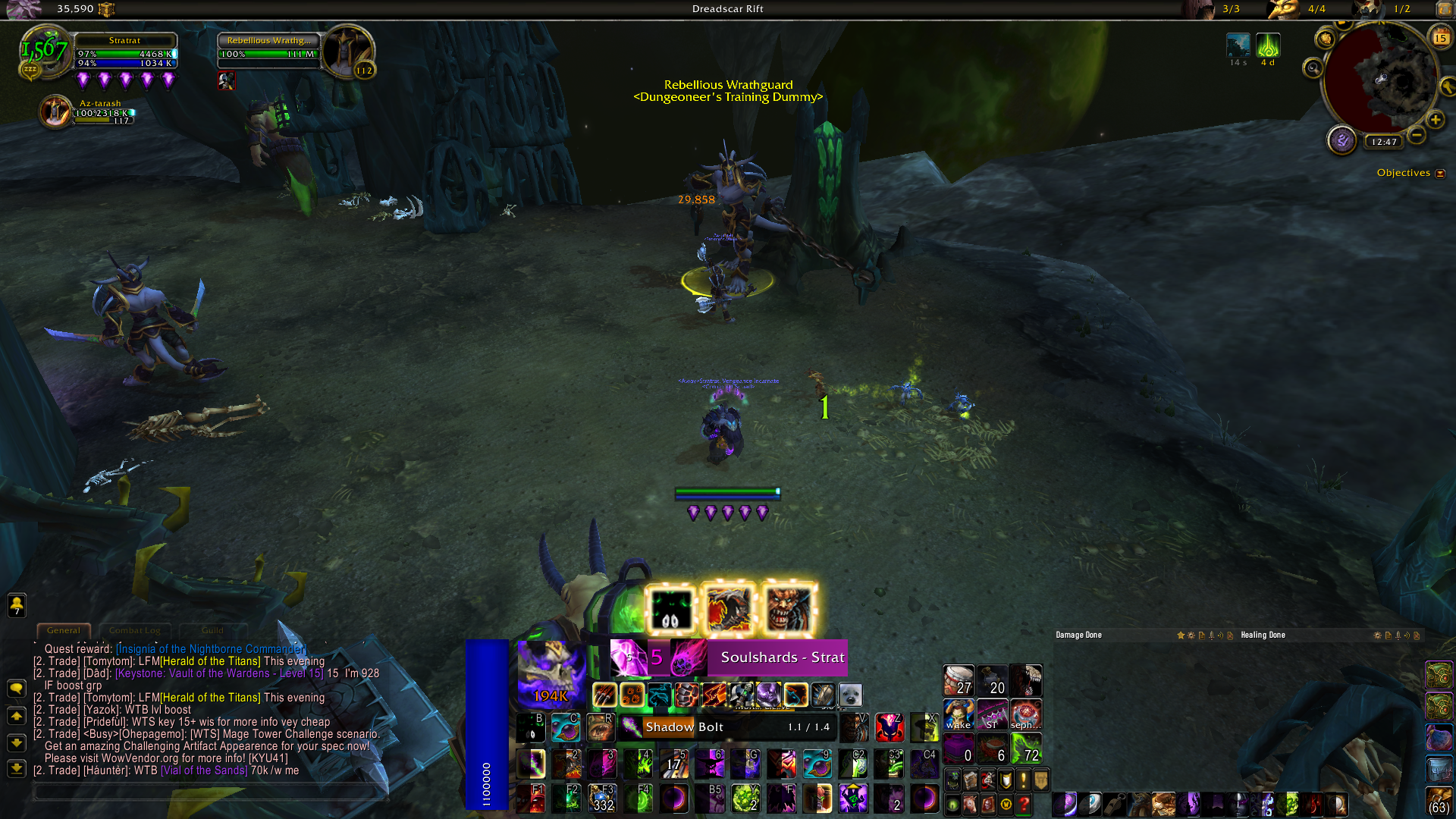The width and height of the screenshot is (1456, 819).
Task: Open the chat menu speech bubble button
Action: click(x=17, y=689)
